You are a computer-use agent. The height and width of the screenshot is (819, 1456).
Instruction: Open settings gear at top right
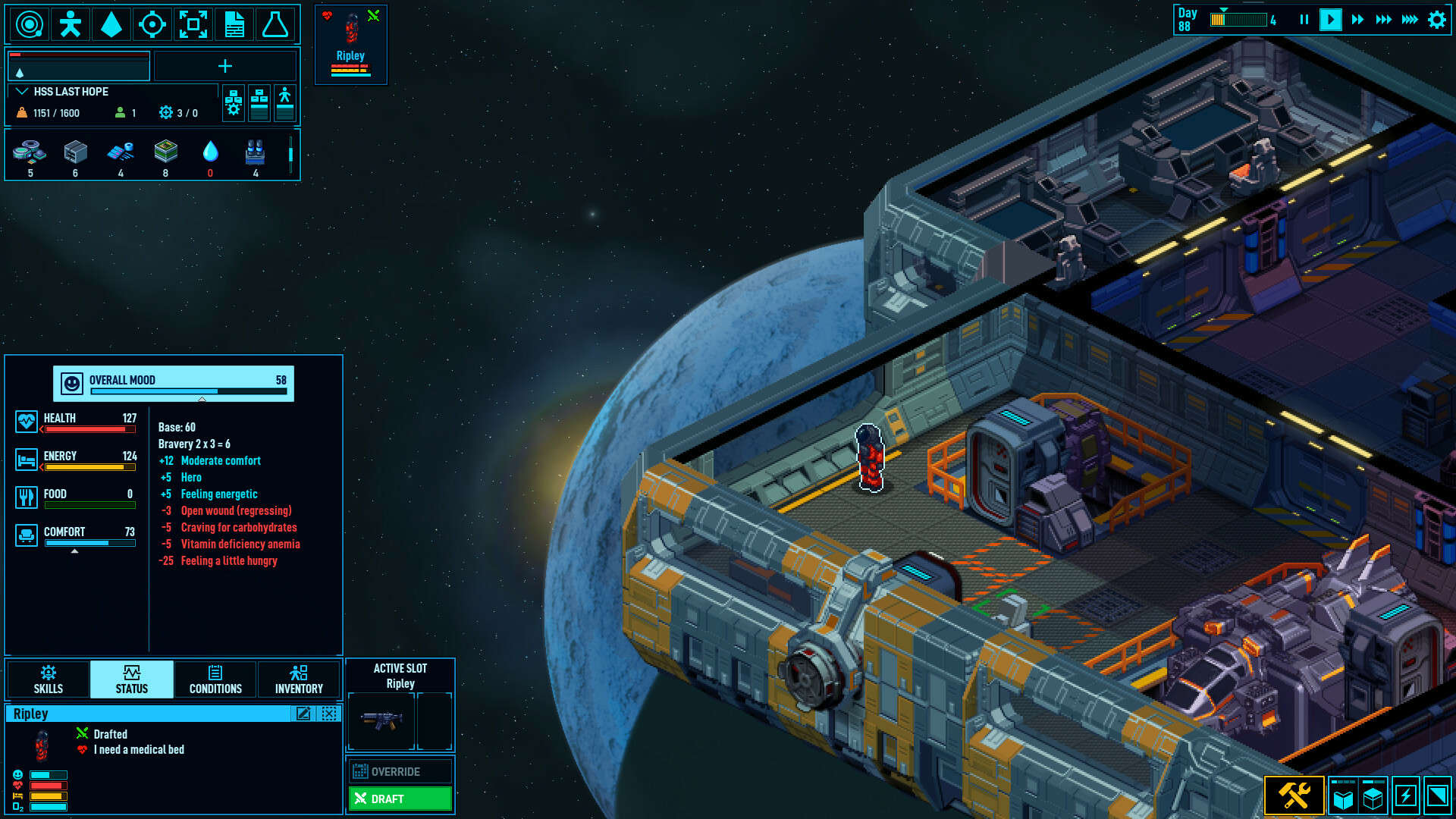1437,20
